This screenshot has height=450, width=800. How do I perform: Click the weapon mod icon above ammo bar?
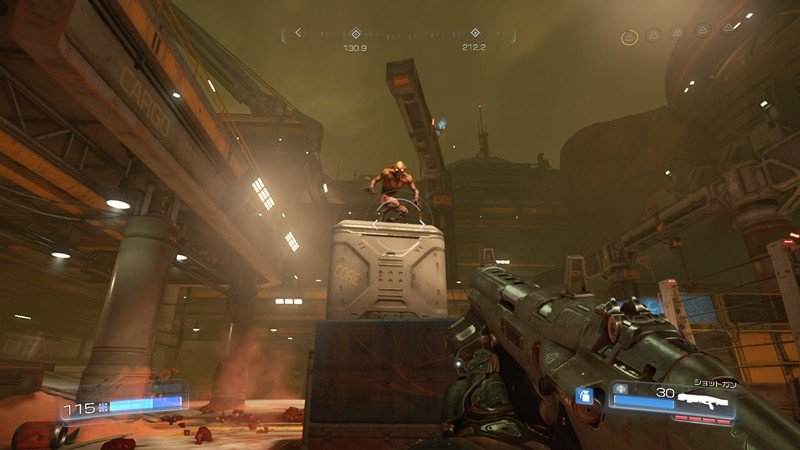tap(620, 388)
